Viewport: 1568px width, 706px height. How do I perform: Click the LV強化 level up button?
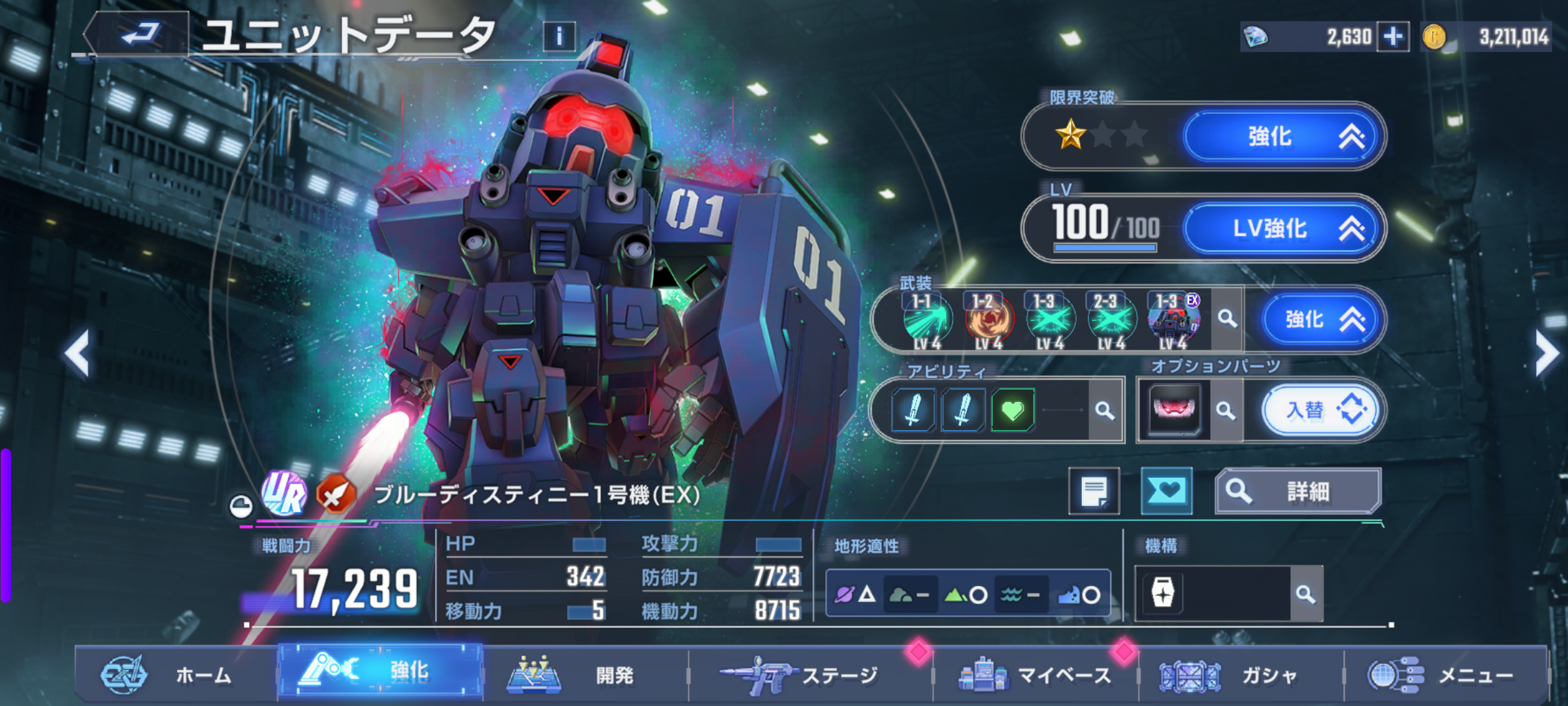pos(1284,229)
